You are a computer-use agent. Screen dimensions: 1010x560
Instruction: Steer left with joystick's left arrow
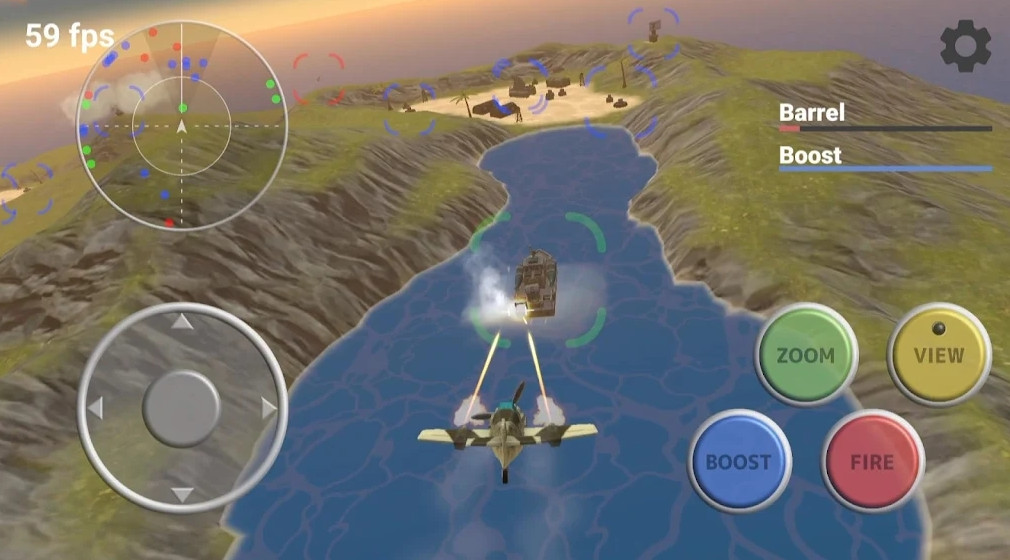pyautogui.click(x=96, y=408)
